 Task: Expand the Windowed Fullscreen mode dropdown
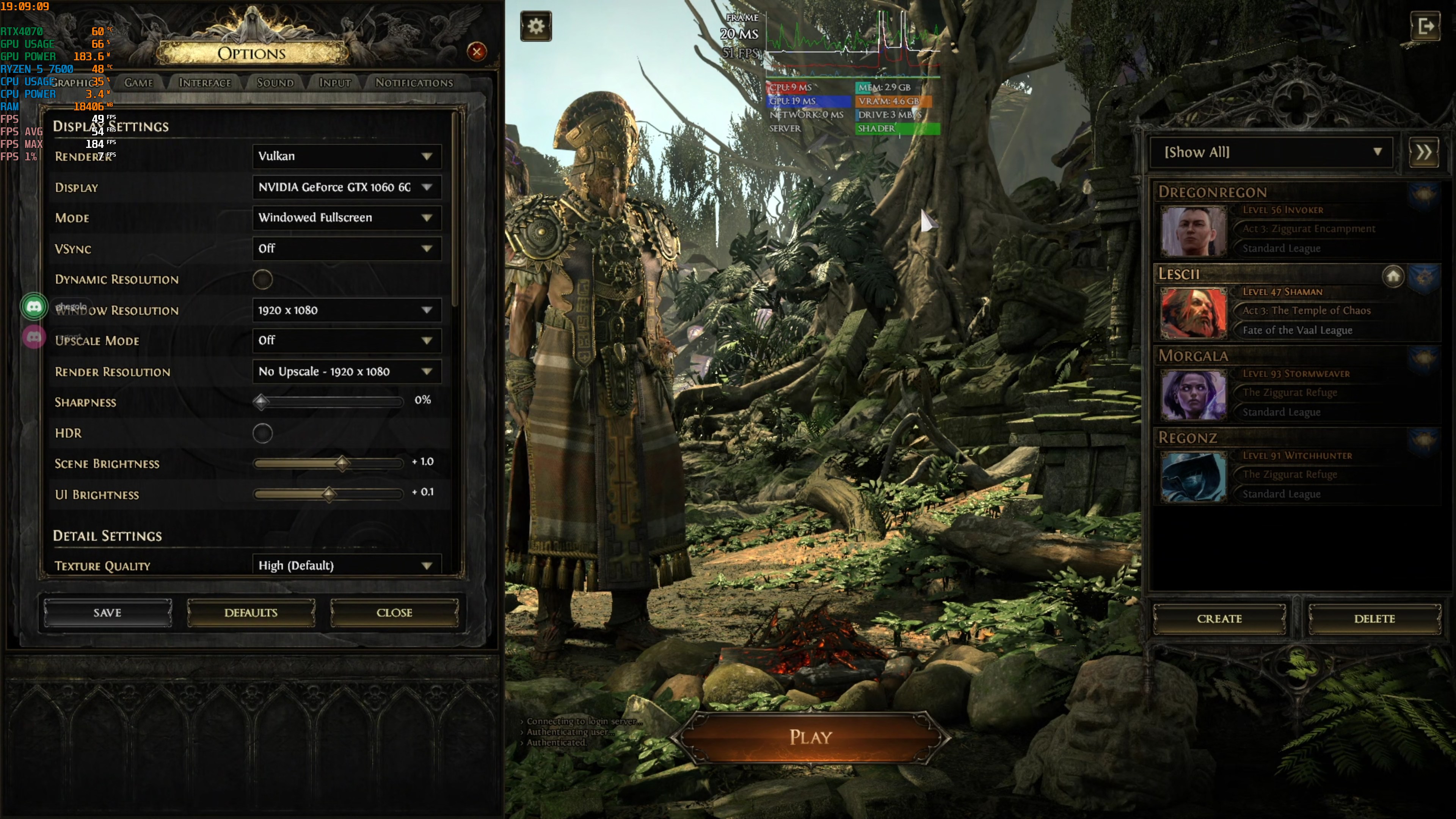(x=346, y=218)
